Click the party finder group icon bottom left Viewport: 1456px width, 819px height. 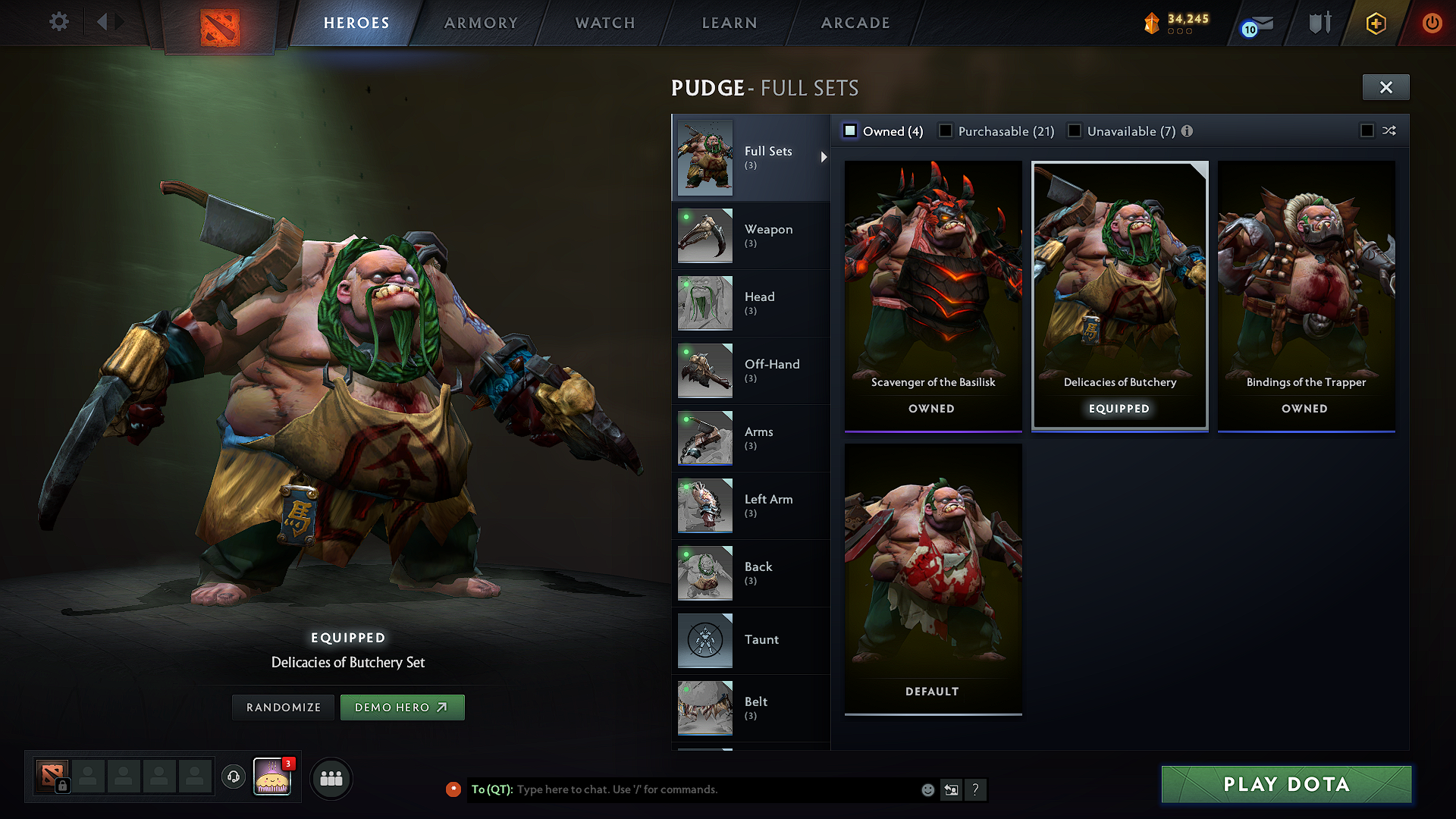[331, 778]
